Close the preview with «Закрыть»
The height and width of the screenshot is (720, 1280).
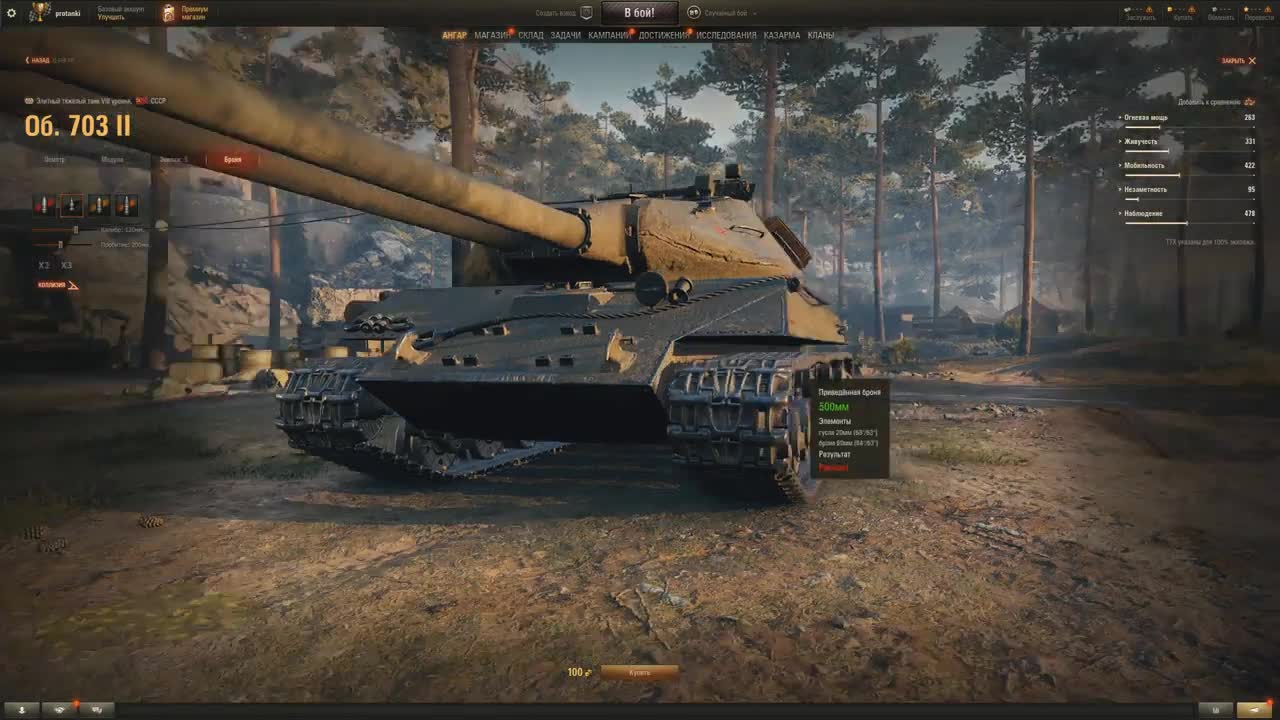[1238, 61]
